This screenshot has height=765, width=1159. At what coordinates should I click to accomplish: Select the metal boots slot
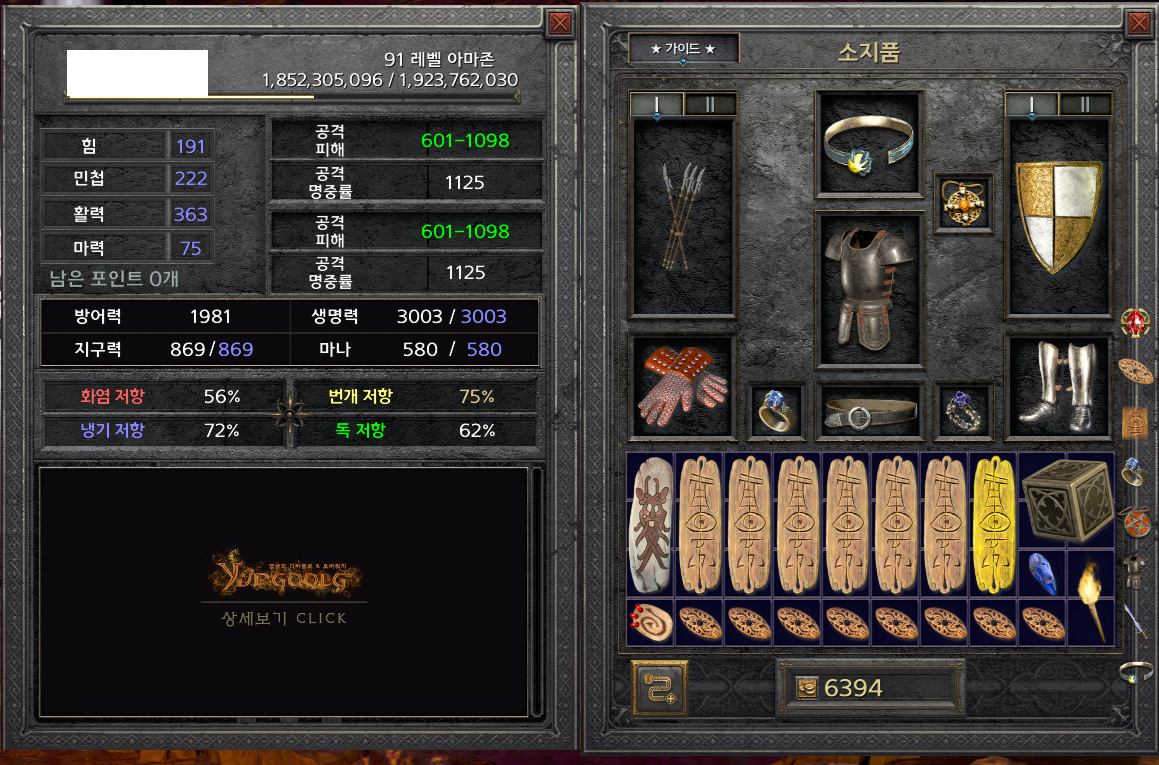pyautogui.click(x=1058, y=385)
